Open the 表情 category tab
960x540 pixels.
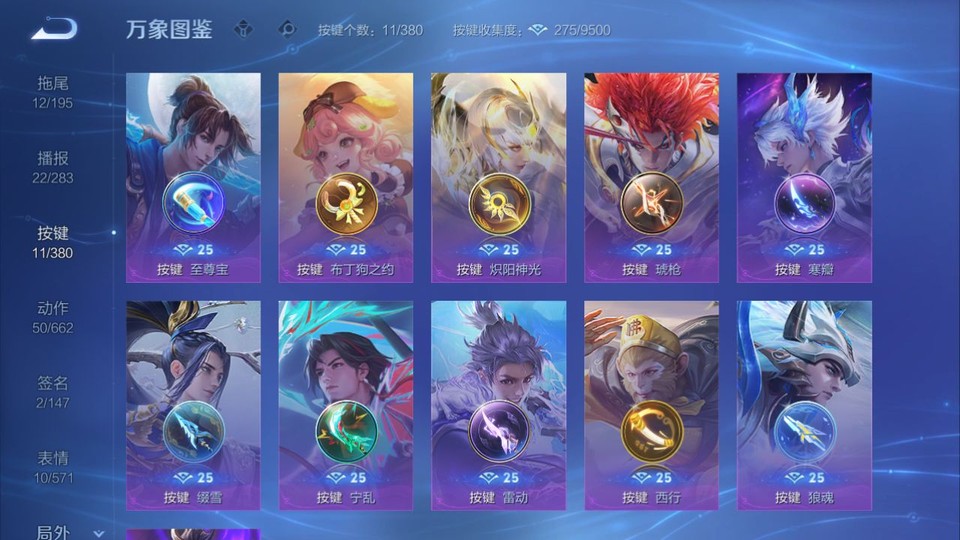[x=53, y=466]
